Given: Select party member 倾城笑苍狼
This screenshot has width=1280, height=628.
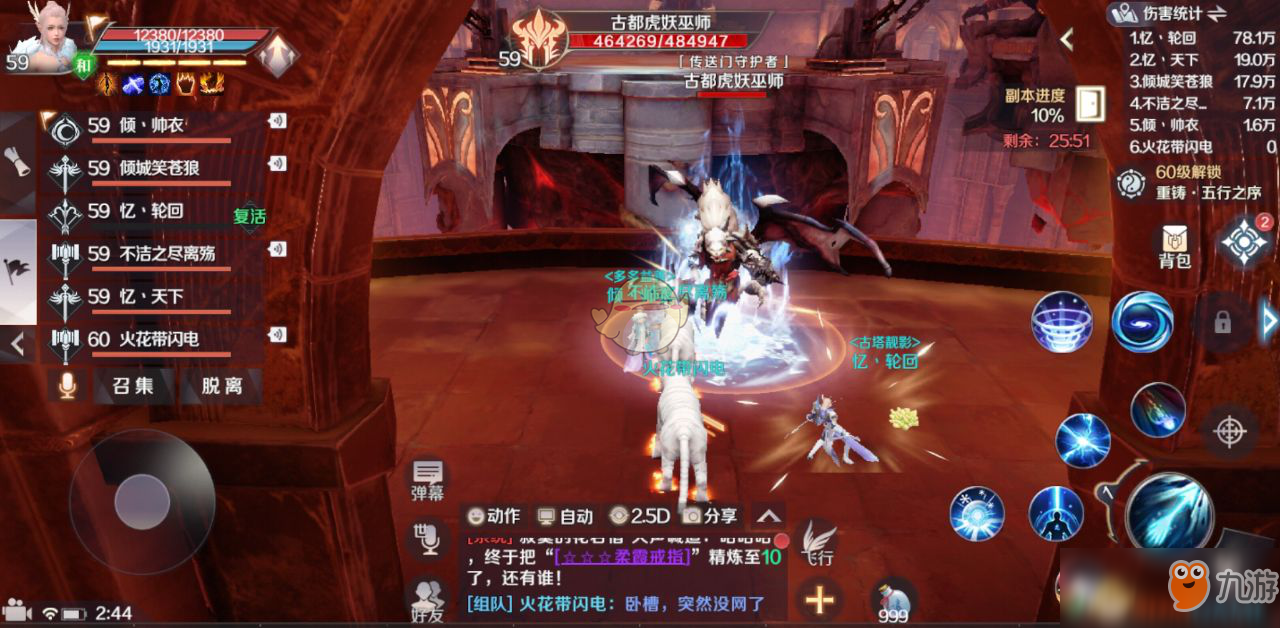Looking at the screenshot, I should [145, 168].
